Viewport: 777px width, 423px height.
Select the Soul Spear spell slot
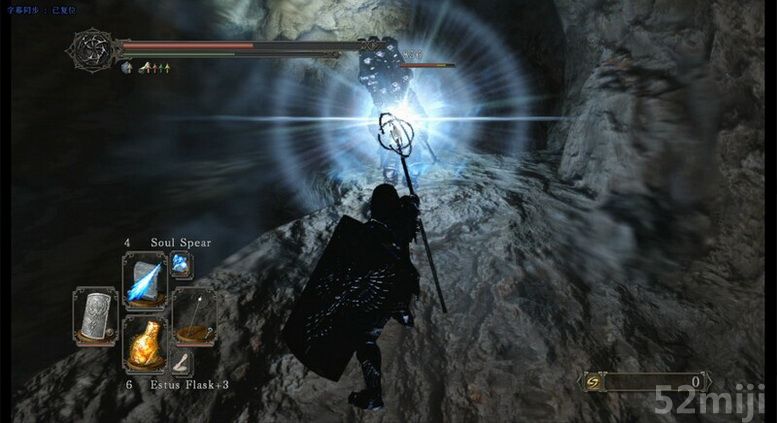coord(144,281)
